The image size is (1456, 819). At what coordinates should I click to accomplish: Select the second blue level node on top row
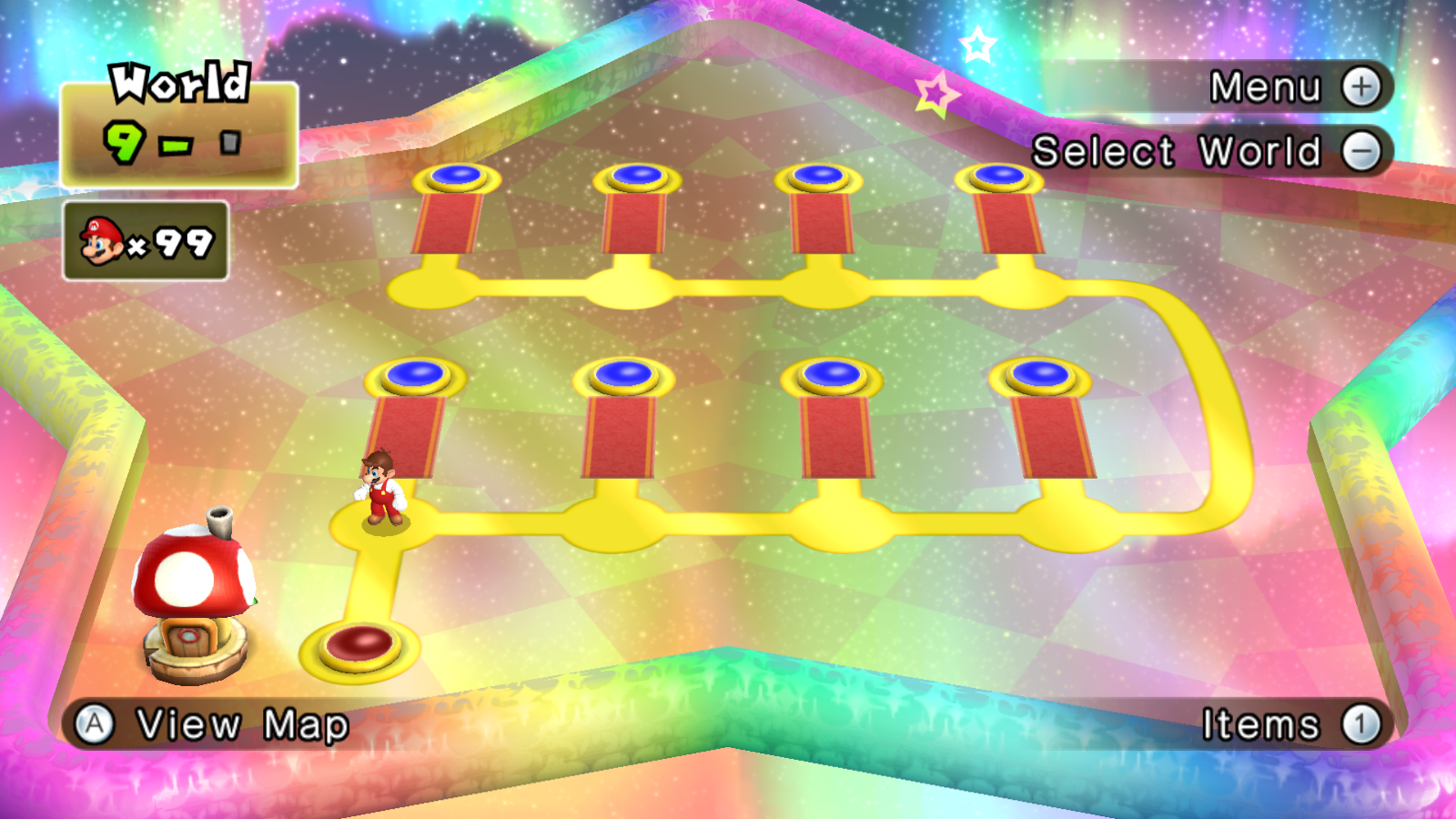pos(639,176)
